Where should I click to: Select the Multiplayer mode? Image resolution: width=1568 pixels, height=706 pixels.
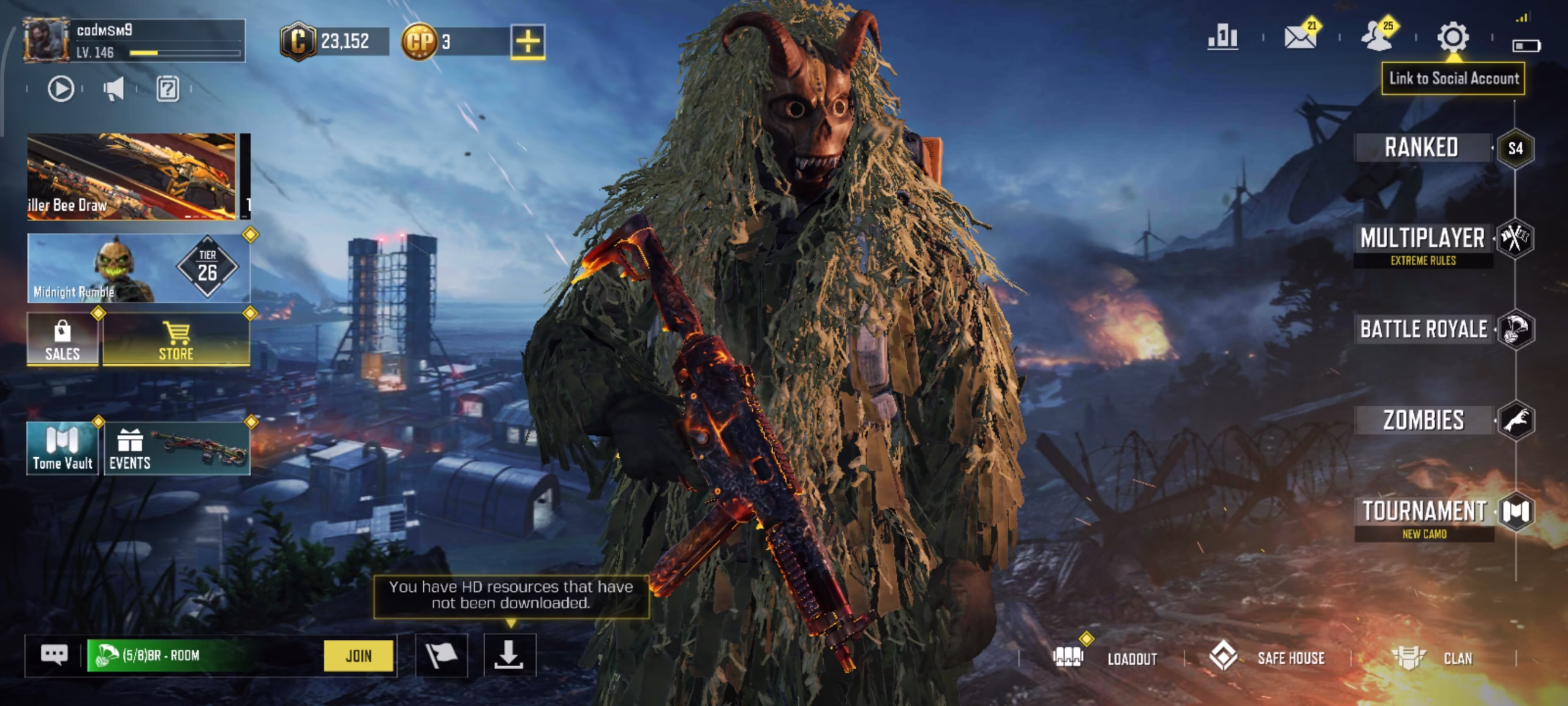[x=1423, y=239]
